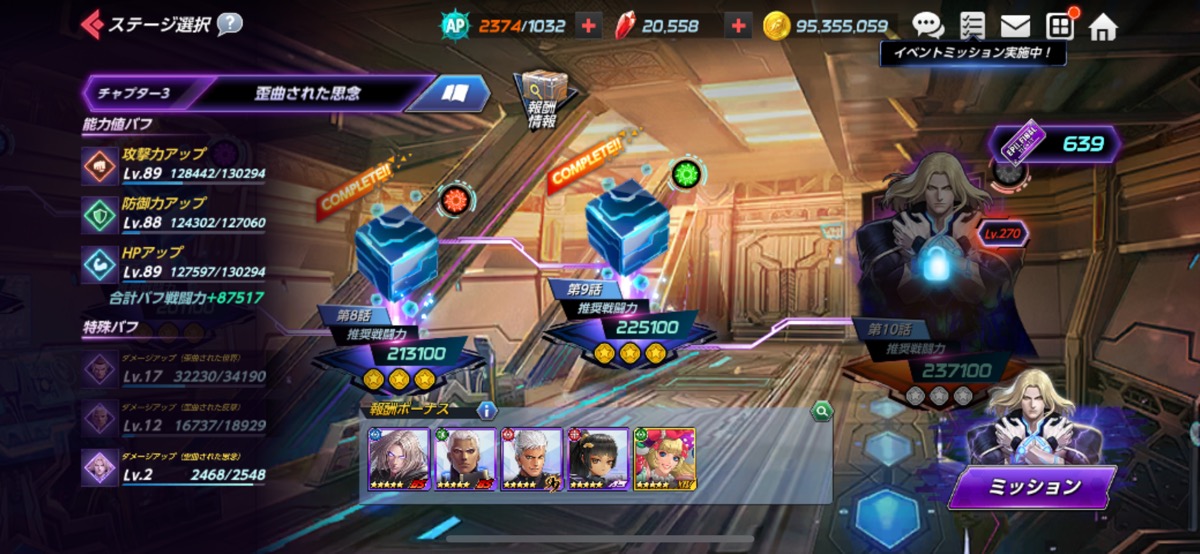Show info for 報酬ボーナス
Screen dimensions: 1200x554
tap(487, 410)
